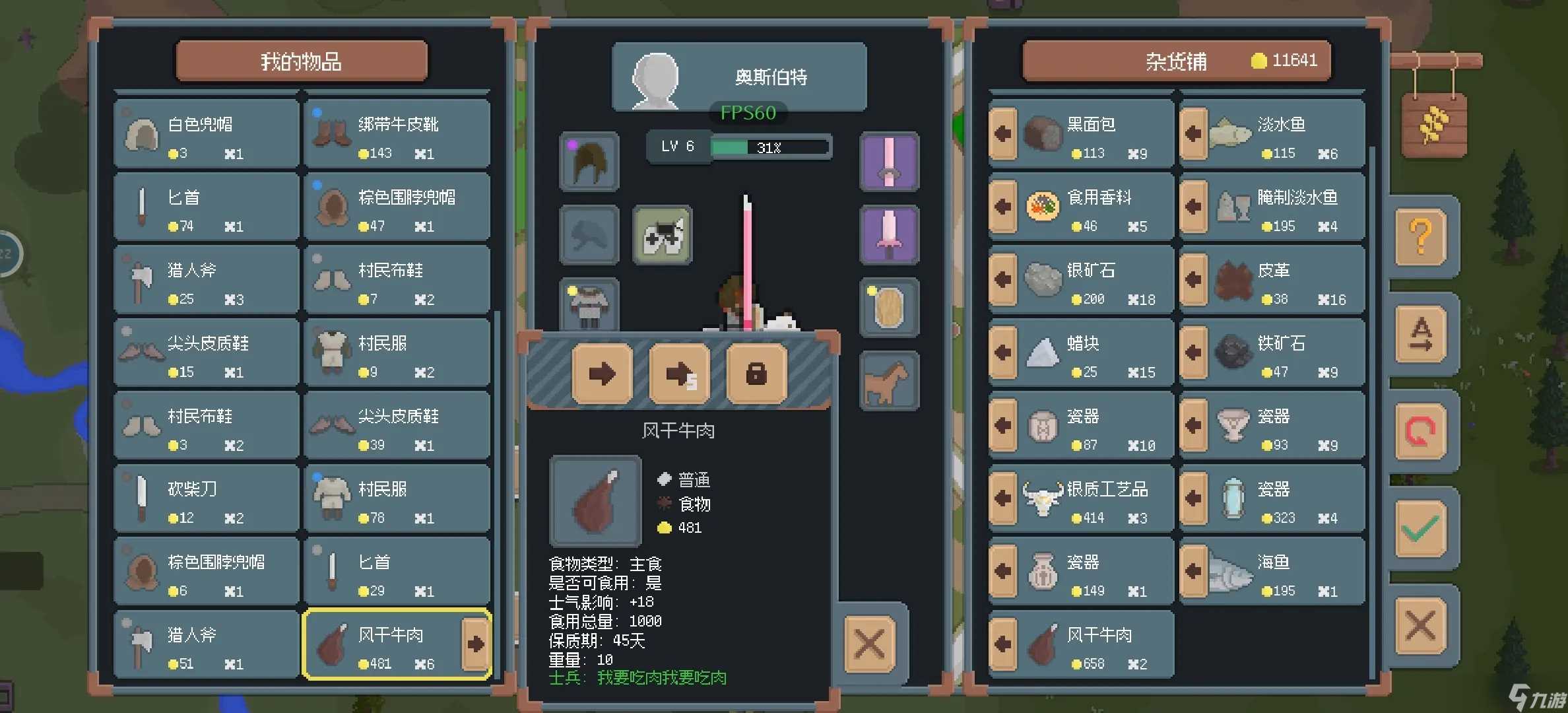Image resolution: width=1568 pixels, height=713 pixels.
Task: Sell five 风干牛肉 with arrow-5 button
Action: click(679, 374)
